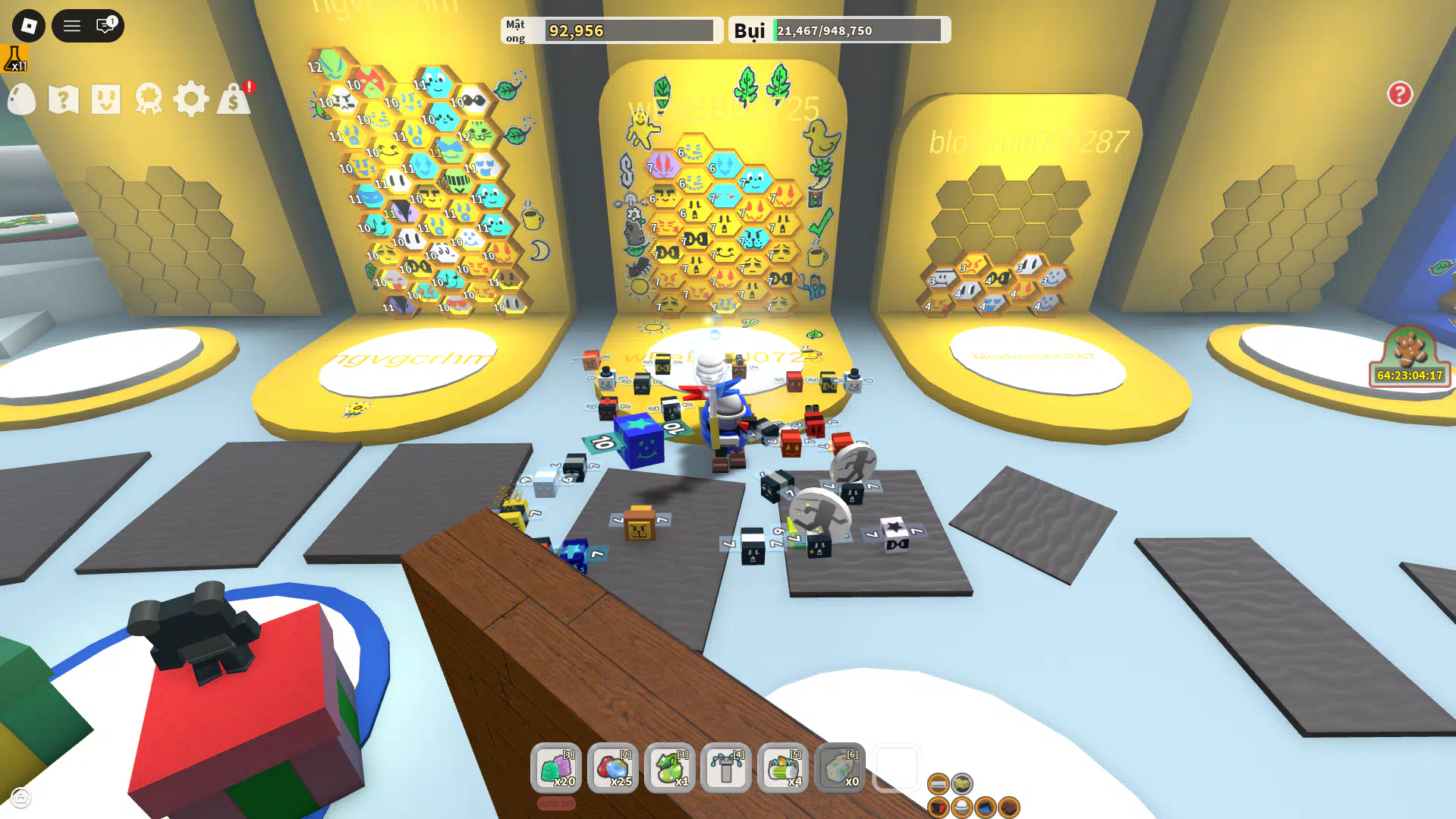Click the white helmet equipment icon
The width and height of the screenshot is (1456, 819).
tap(962, 808)
